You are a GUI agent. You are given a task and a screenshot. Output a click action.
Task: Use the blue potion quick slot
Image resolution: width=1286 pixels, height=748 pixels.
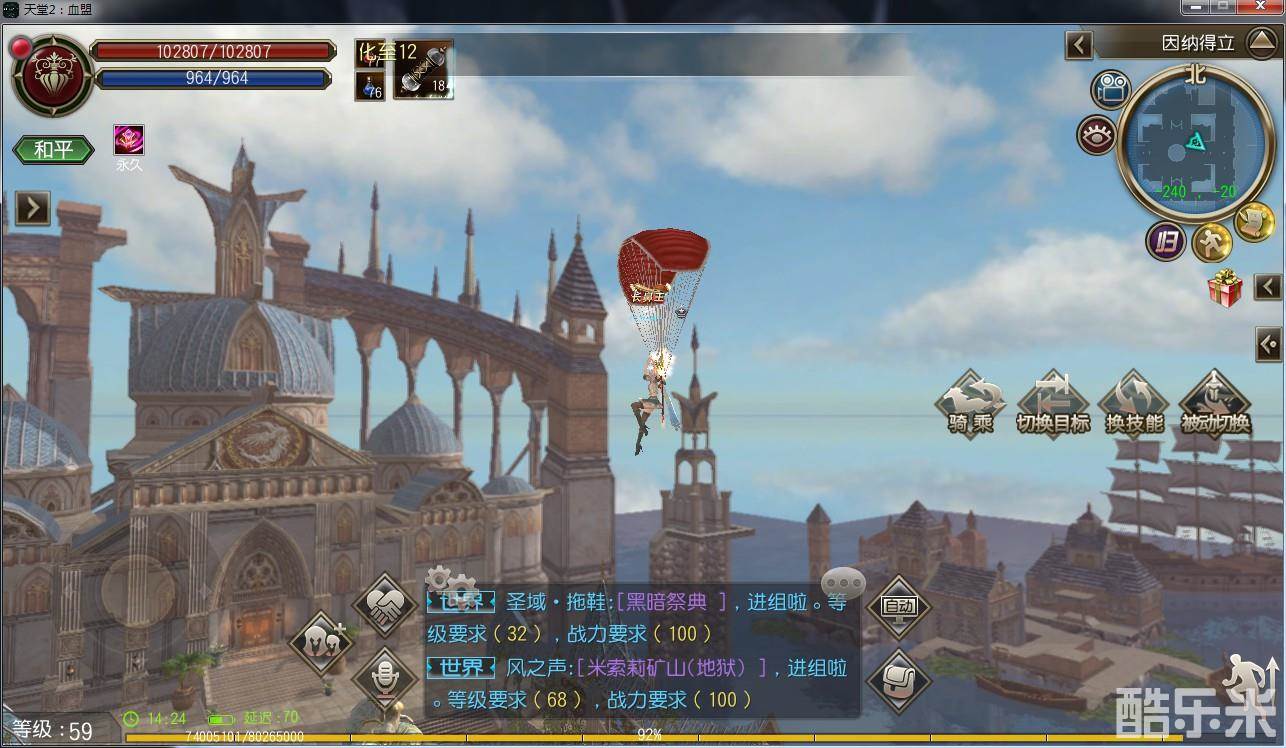(x=370, y=85)
